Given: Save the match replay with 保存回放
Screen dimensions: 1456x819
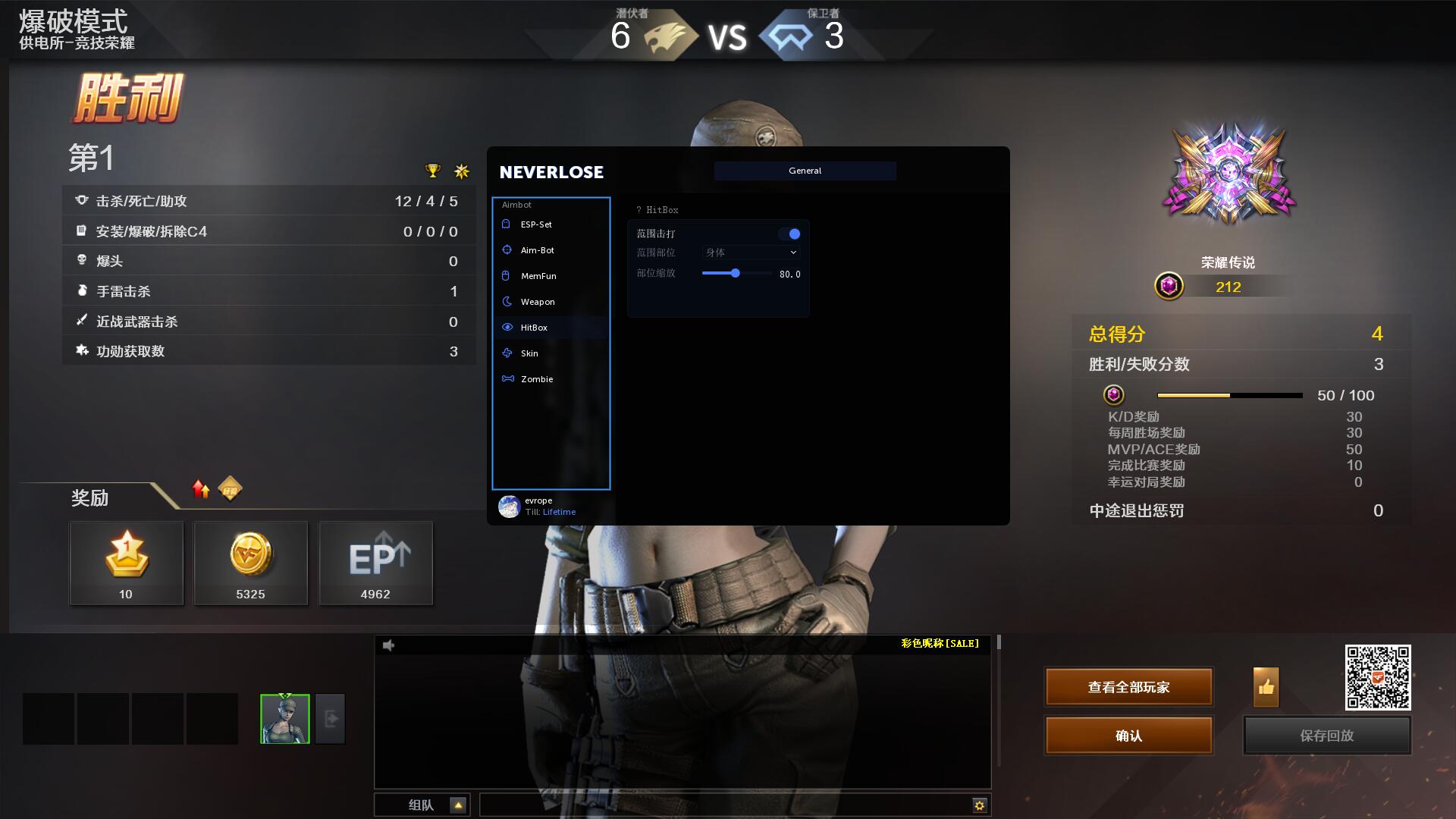Looking at the screenshot, I should point(1326,736).
